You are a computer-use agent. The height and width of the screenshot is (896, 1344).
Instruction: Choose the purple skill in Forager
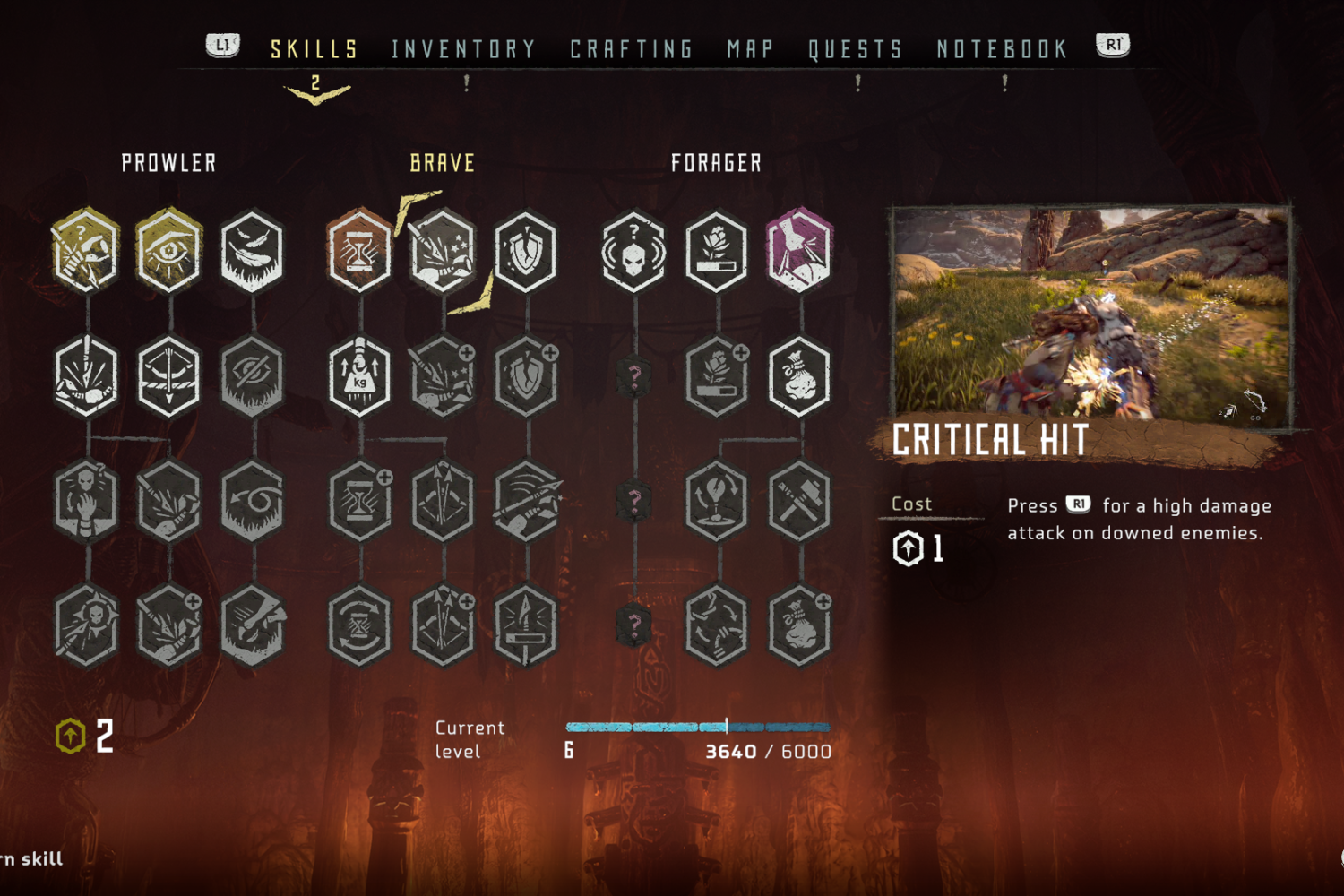point(799,252)
